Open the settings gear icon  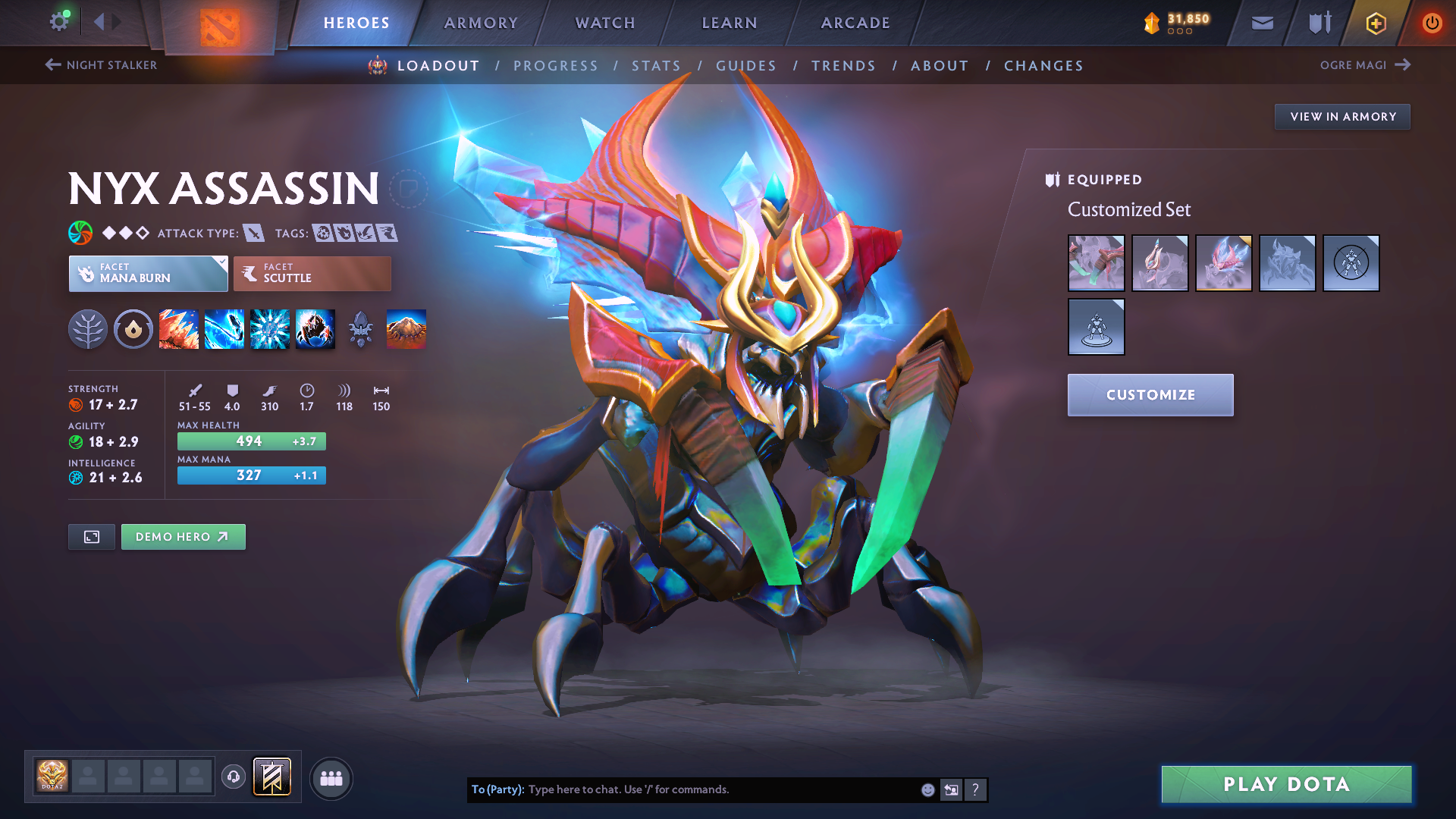tap(59, 21)
